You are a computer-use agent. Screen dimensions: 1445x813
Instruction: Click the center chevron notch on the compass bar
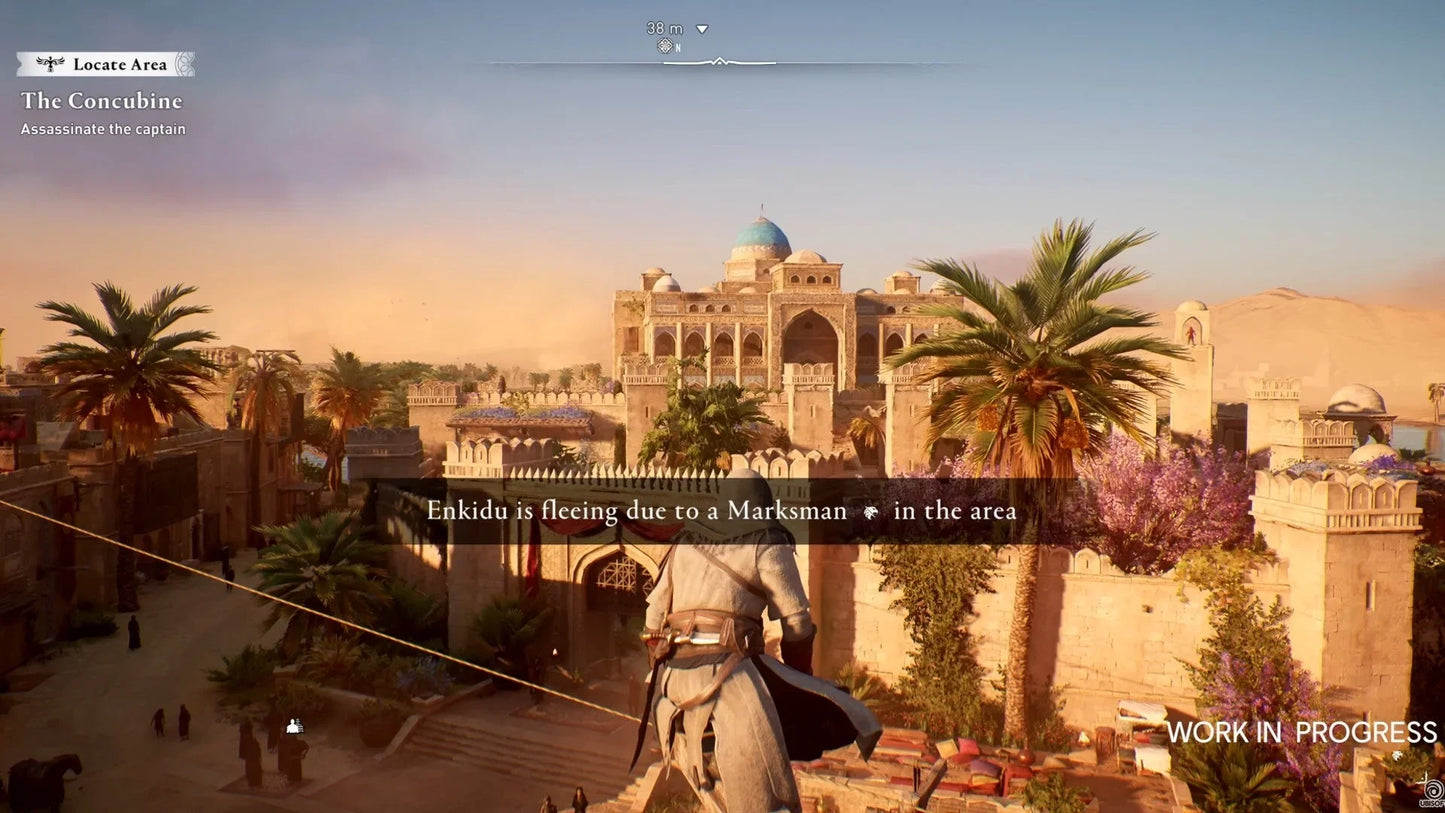click(x=719, y=60)
